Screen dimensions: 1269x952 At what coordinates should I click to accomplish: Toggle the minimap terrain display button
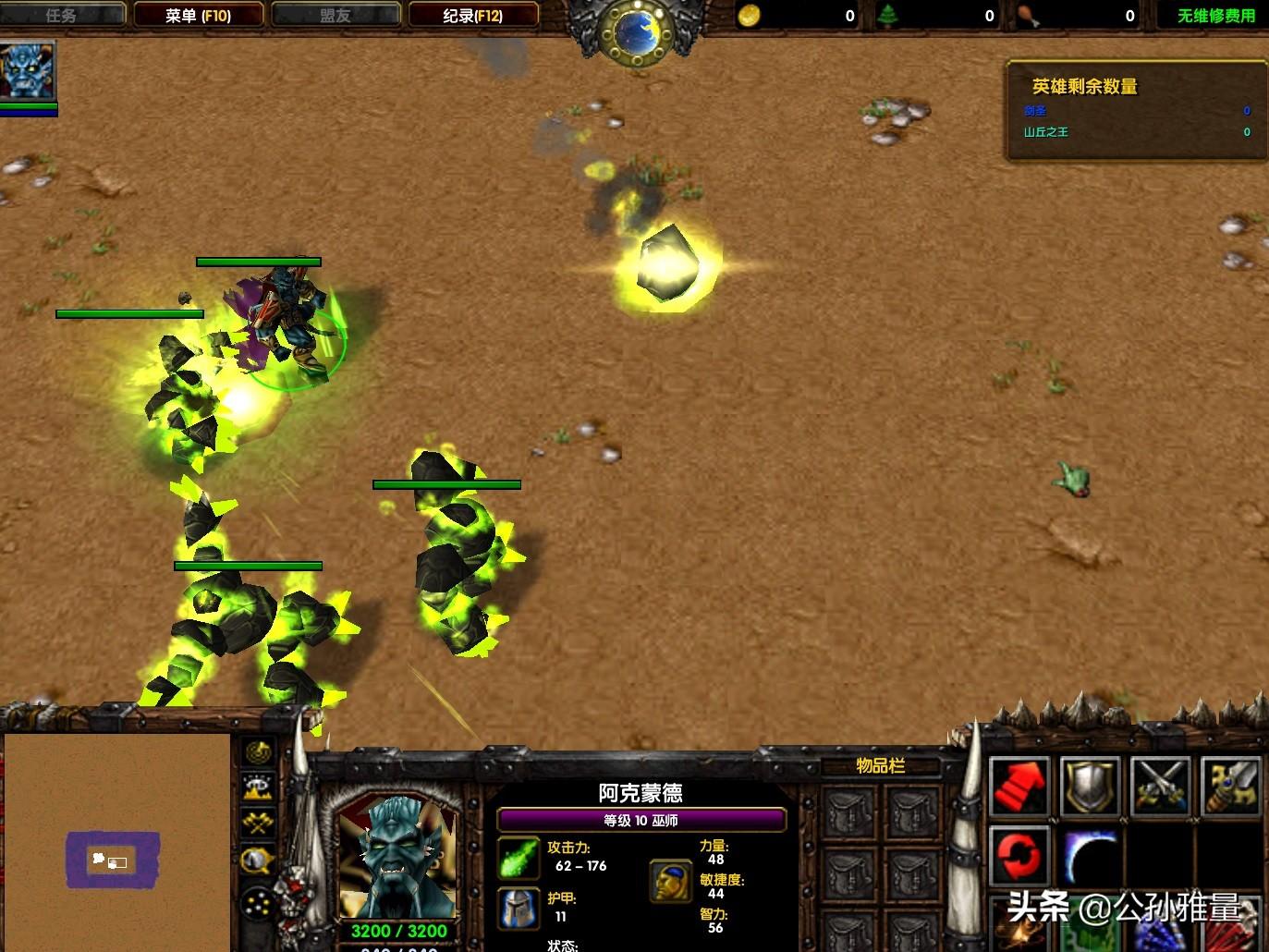tap(259, 787)
